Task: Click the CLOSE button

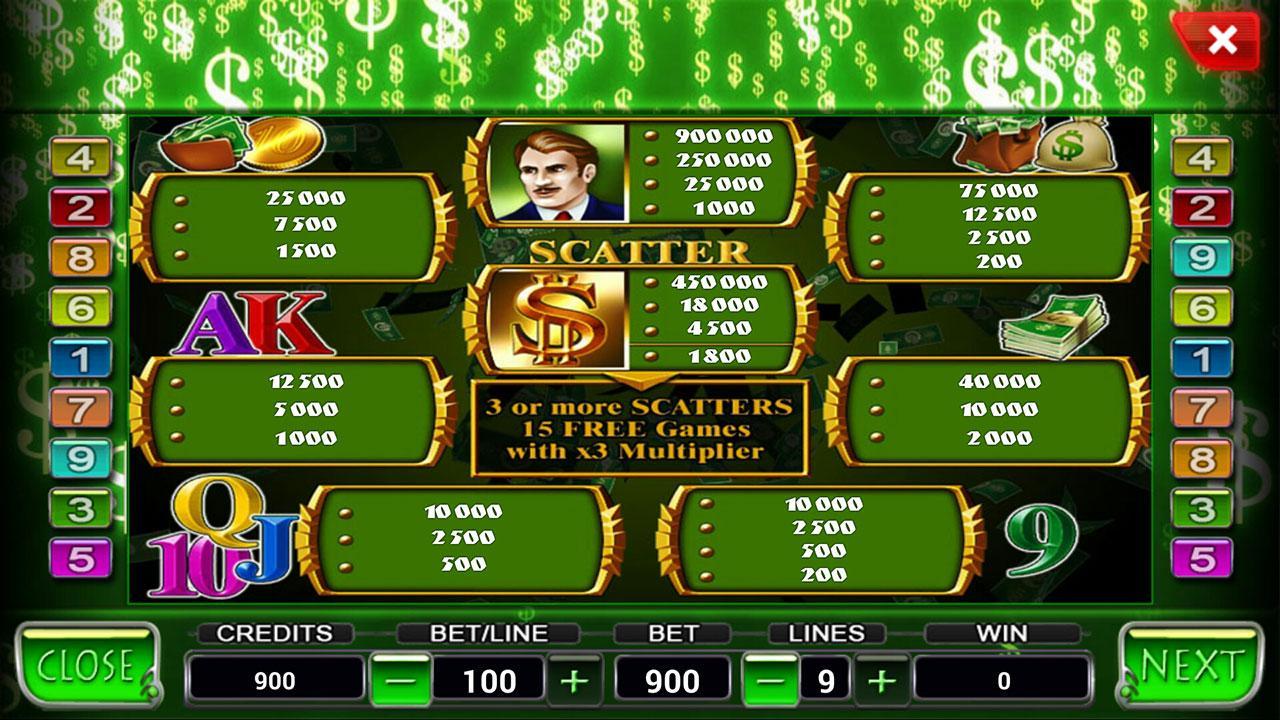Action: pos(85,662)
